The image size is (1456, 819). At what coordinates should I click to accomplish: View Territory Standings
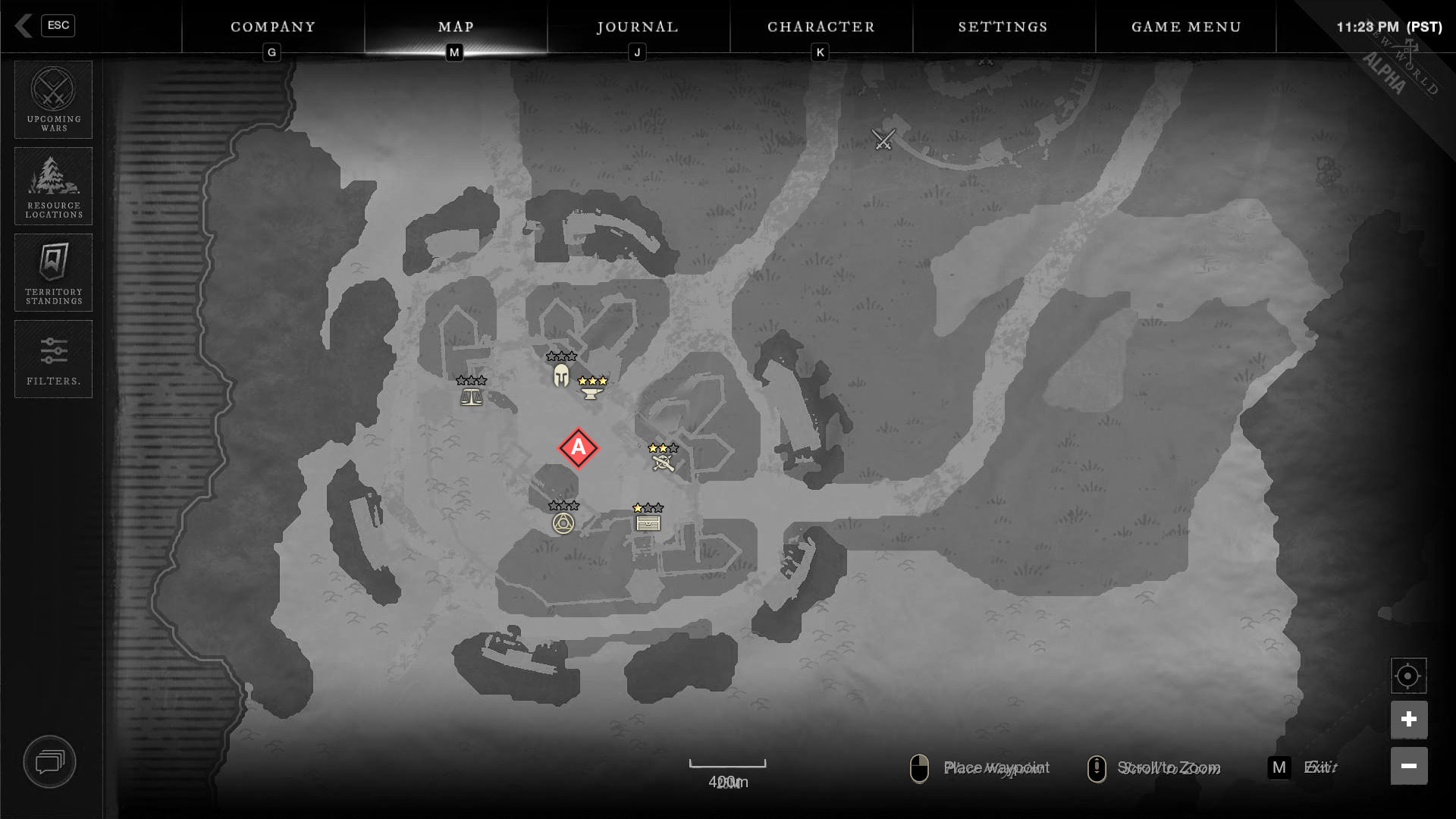coord(54,272)
